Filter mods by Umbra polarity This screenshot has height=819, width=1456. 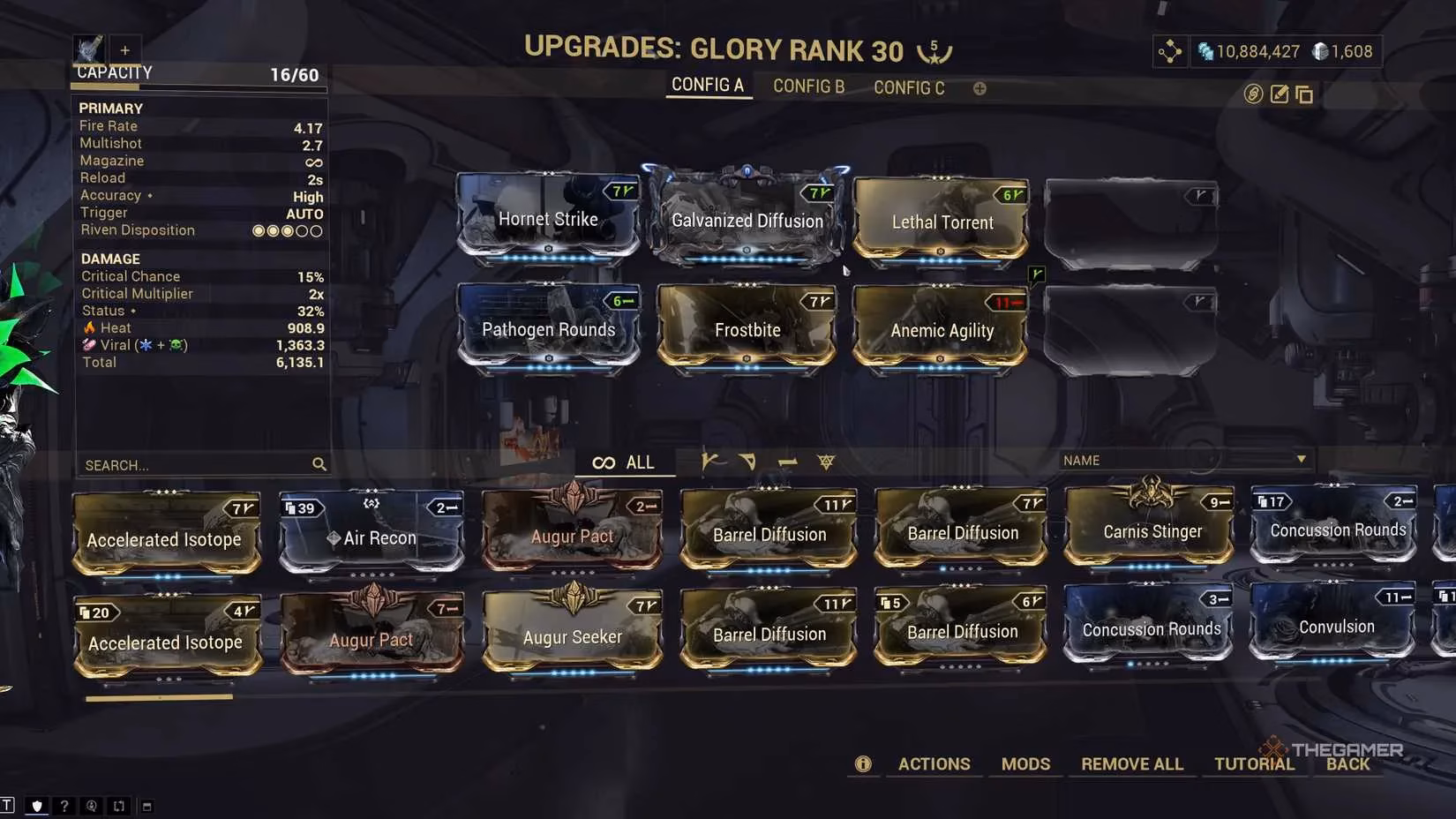coord(825,461)
